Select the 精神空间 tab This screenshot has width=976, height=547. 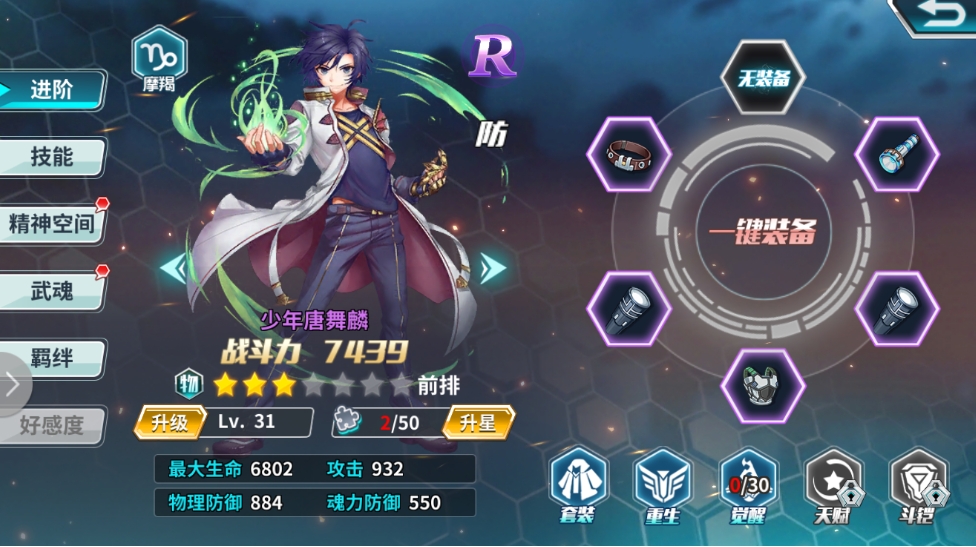click(x=52, y=223)
